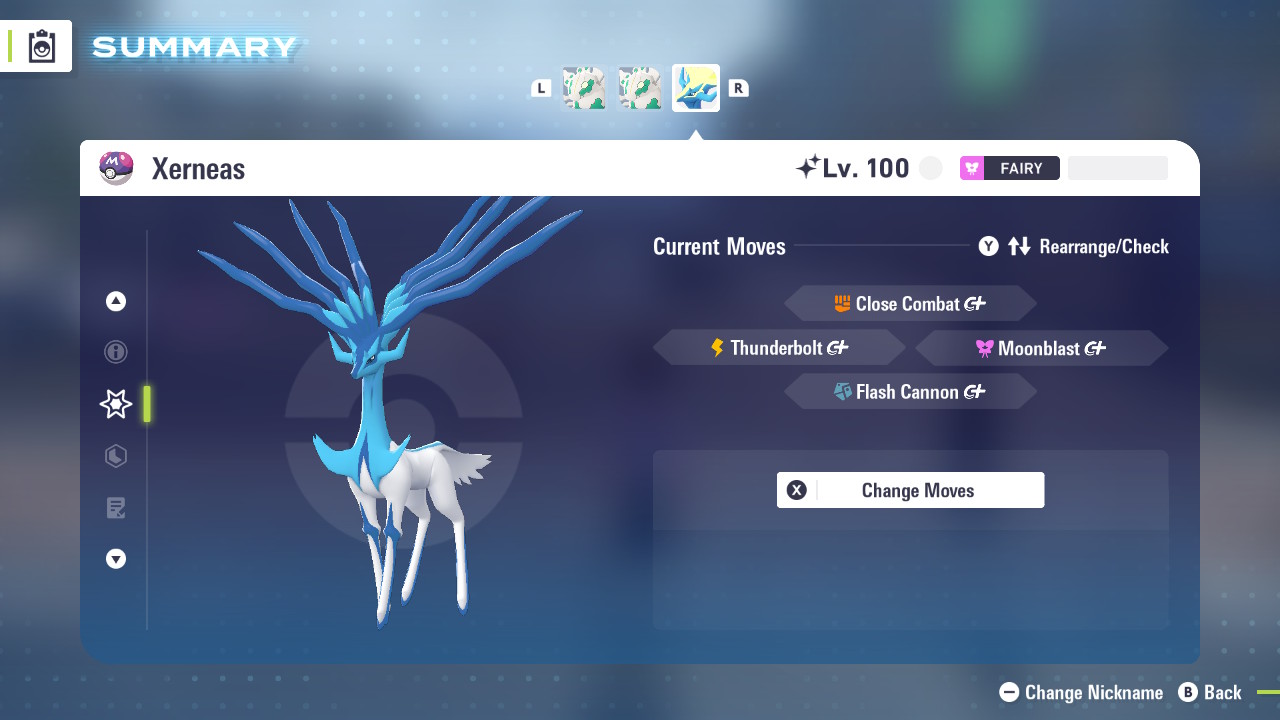Click the down arrow page selector
The image size is (1280, 720).
point(116,559)
